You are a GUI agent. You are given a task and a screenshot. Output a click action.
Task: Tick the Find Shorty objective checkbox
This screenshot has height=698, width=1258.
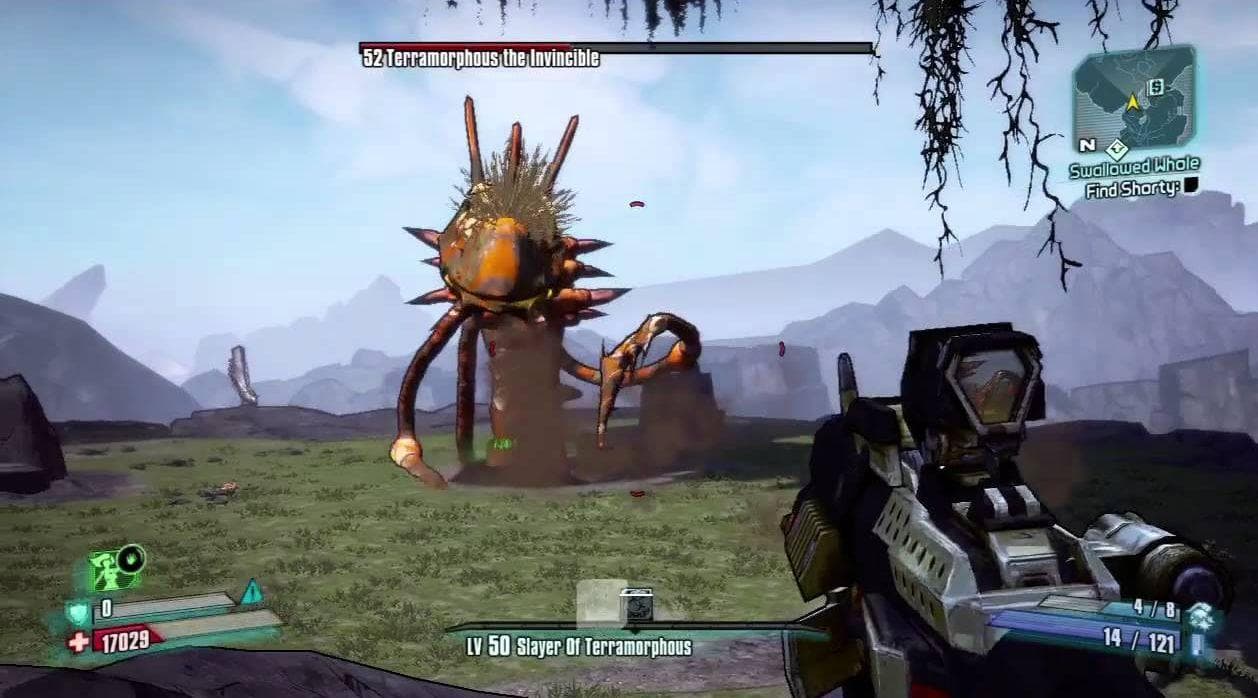click(1191, 186)
